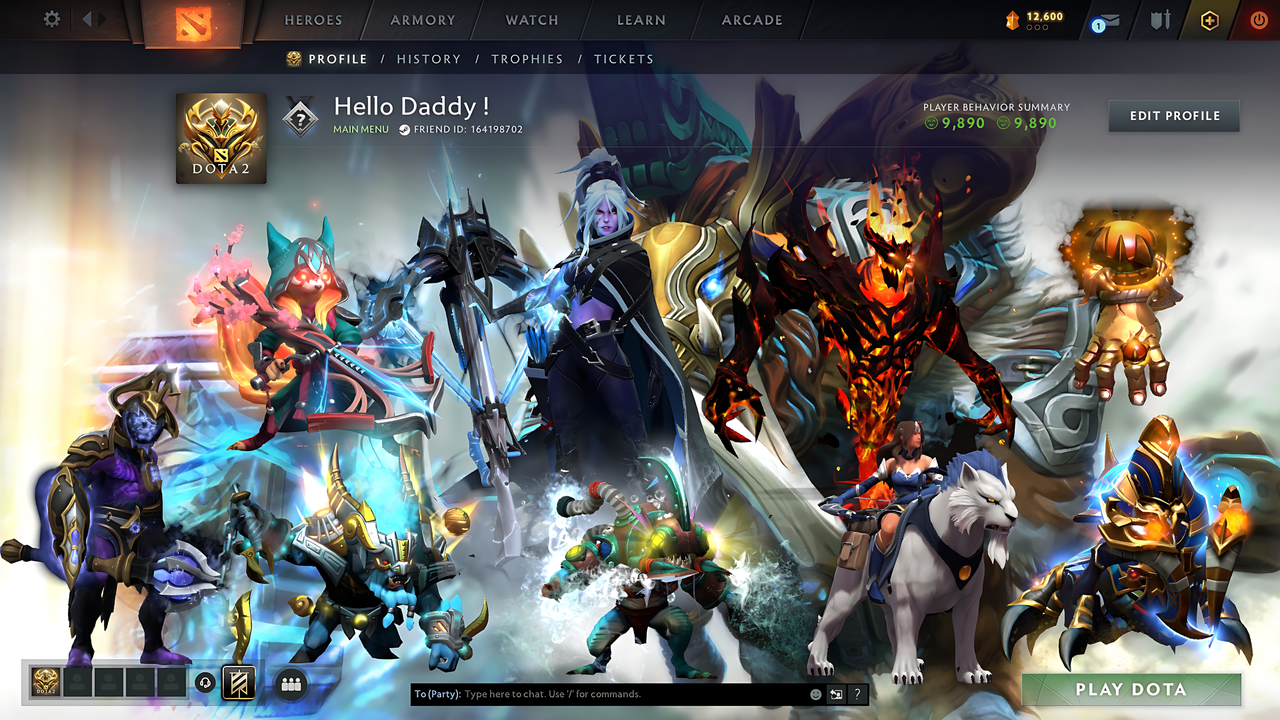Image resolution: width=1280 pixels, height=720 pixels.
Task: View the HISTORY tab
Action: coord(429,59)
